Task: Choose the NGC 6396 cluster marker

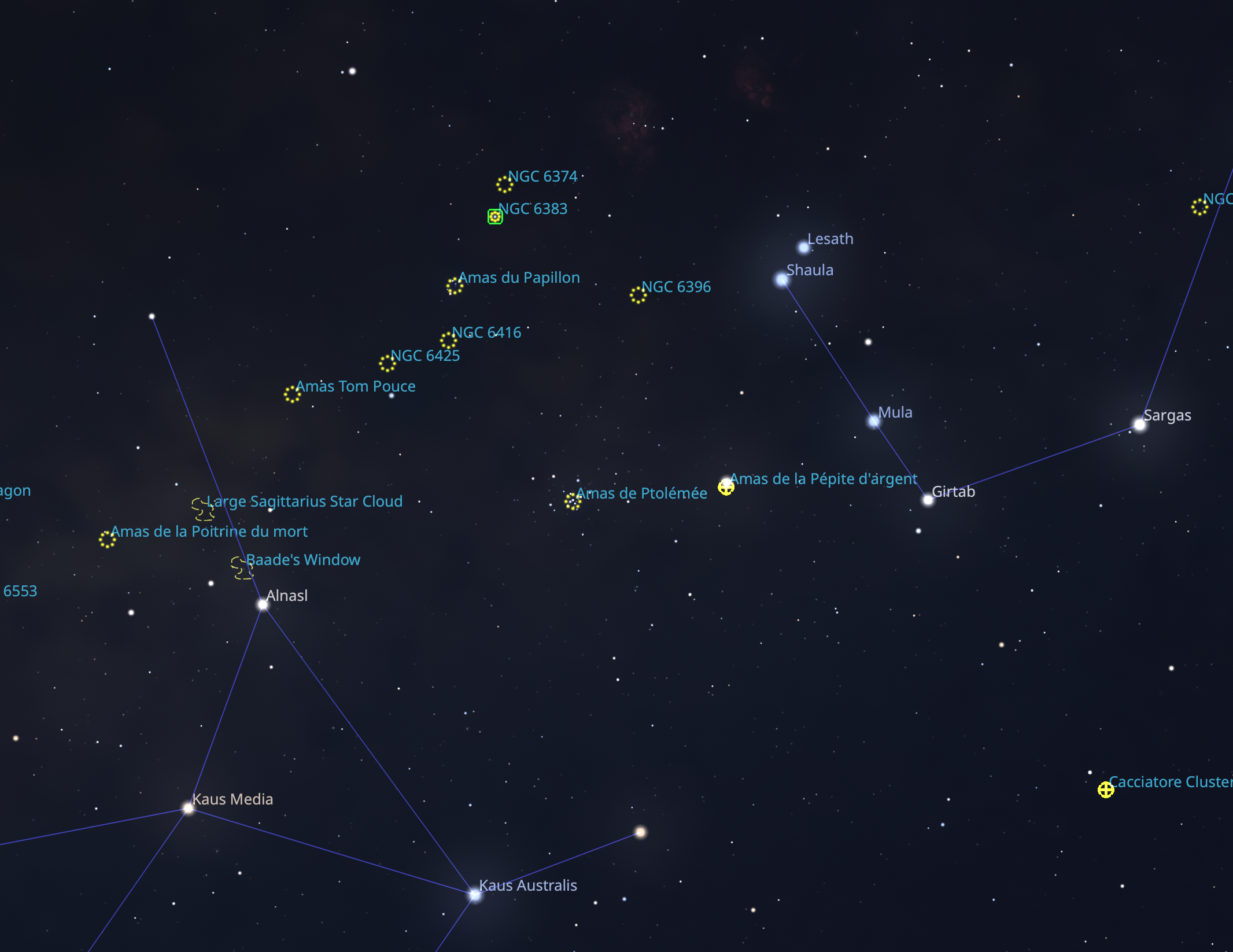Action: pyautogui.click(x=638, y=295)
